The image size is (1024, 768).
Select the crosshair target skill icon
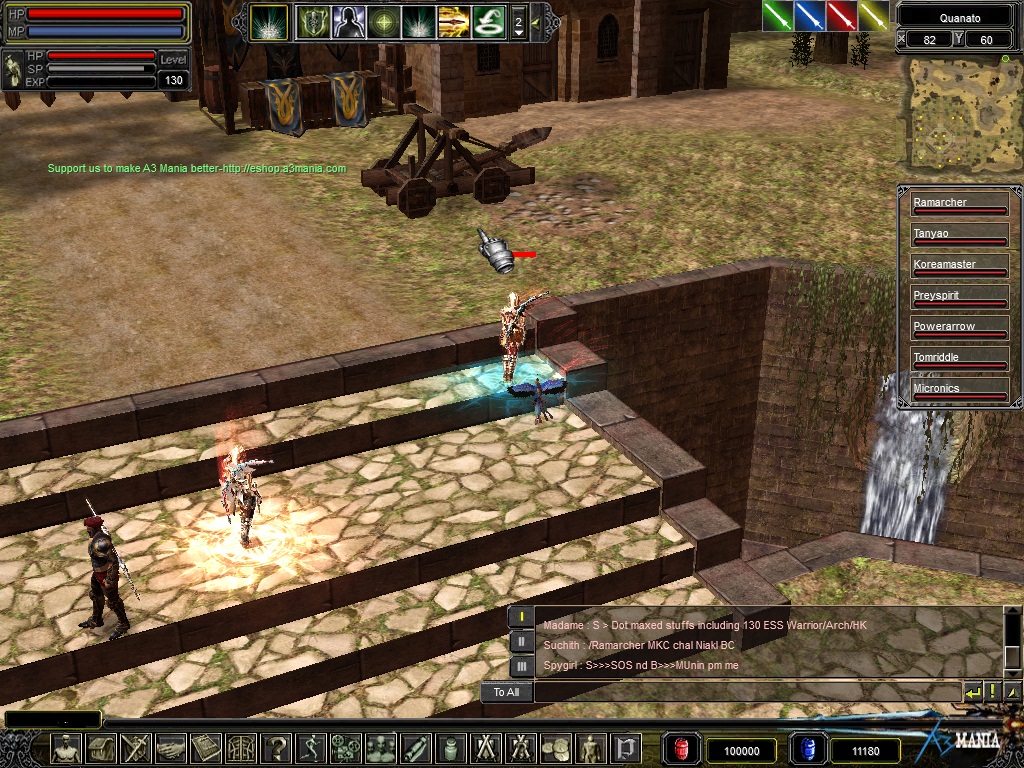coord(384,21)
